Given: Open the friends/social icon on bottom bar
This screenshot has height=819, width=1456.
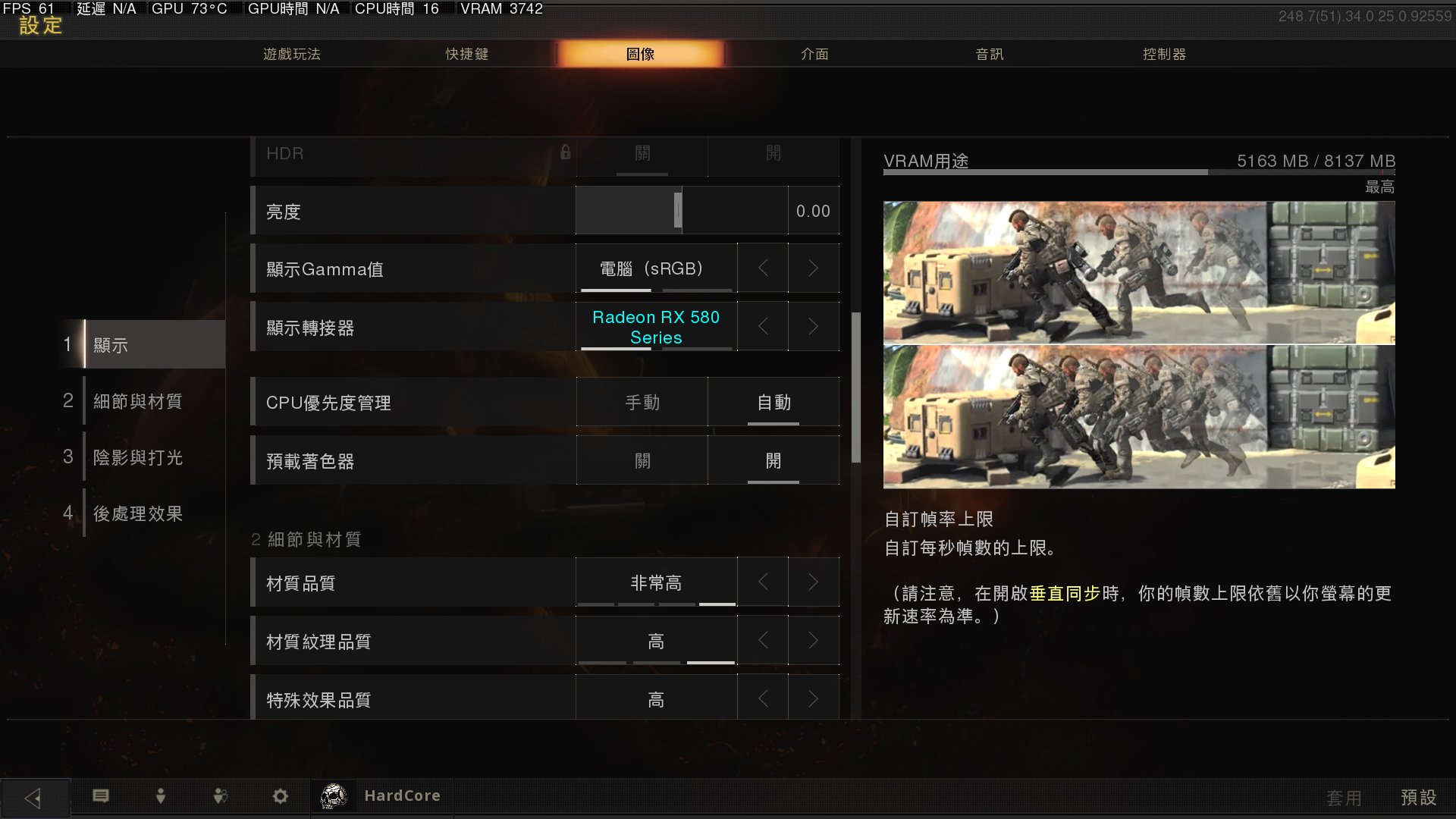Looking at the screenshot, I should [x=220, y=796].
